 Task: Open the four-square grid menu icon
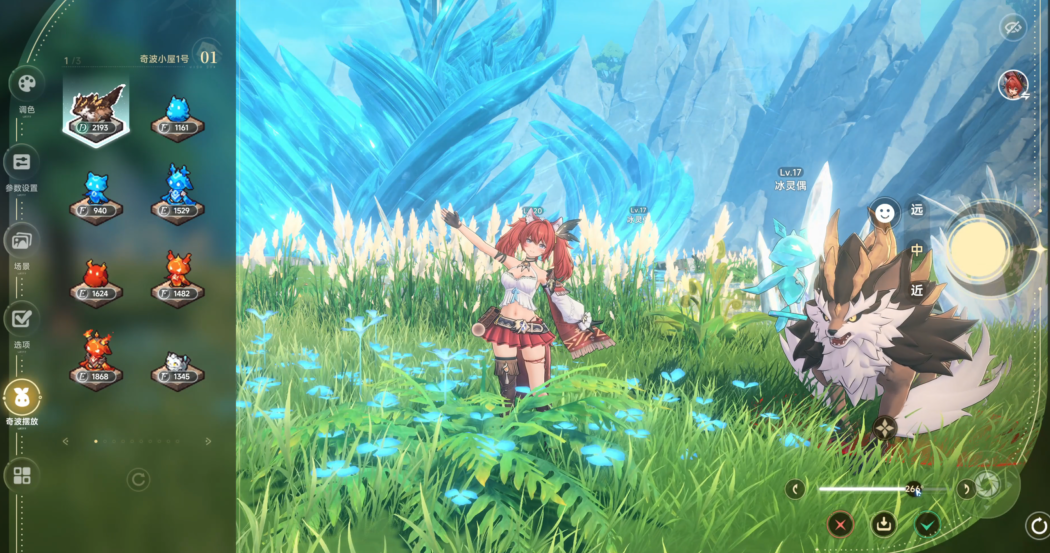coord(21,475)
